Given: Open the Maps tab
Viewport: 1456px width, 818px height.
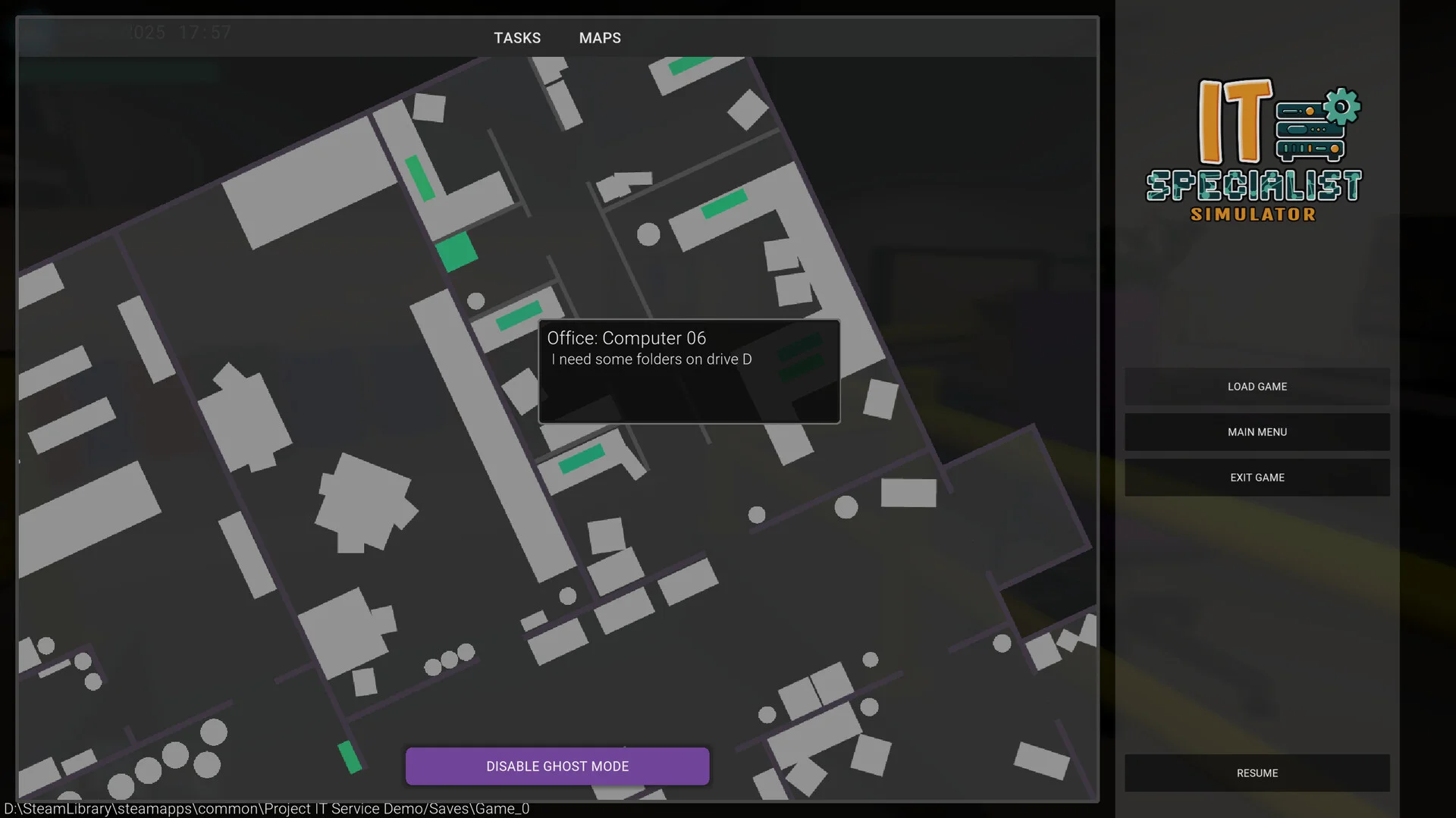Looking at the screenshot, I should coord(600,38).
